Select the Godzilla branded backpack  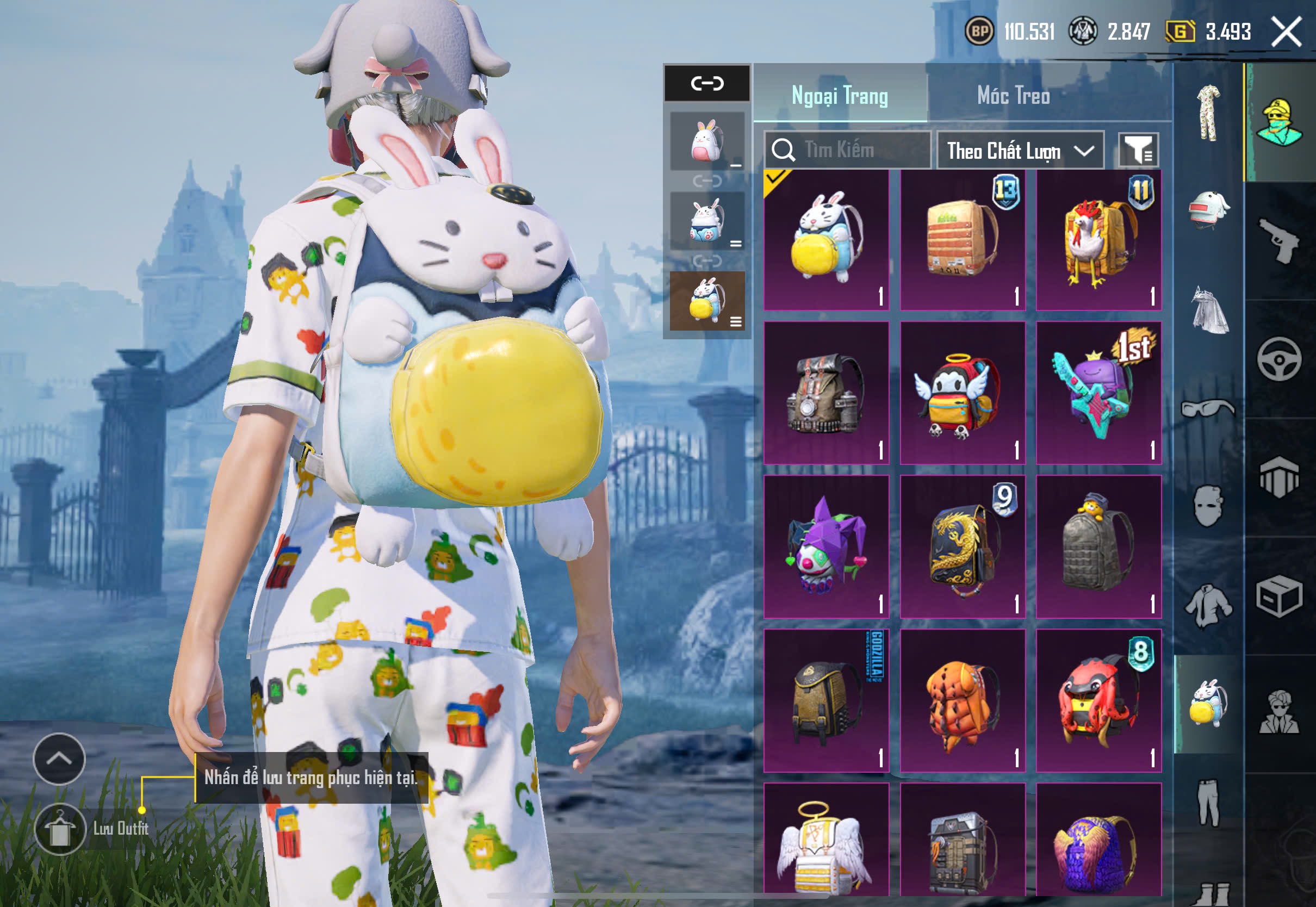[x=826, y=700]
